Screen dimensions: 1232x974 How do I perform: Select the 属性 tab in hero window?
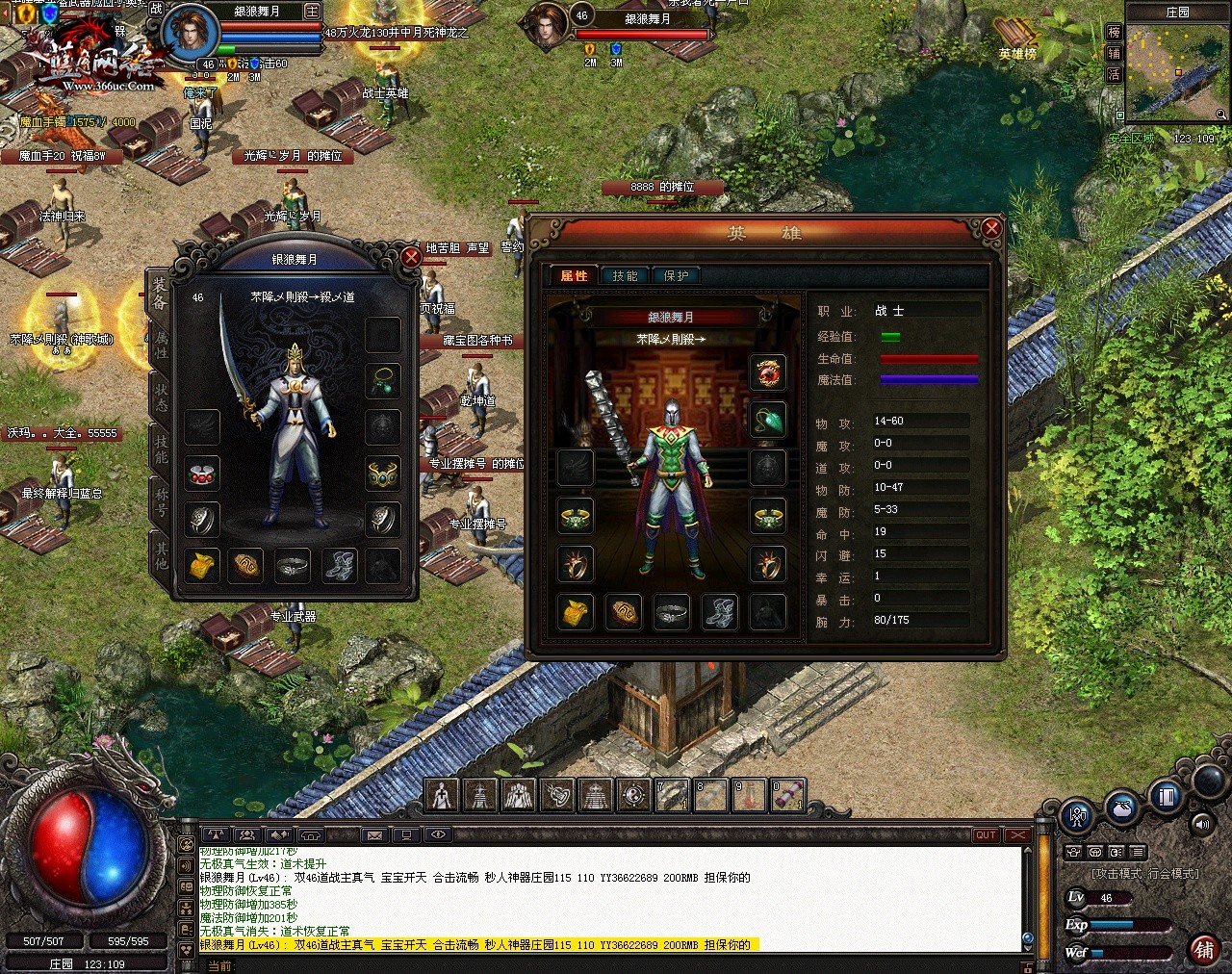tap(574, 276)
